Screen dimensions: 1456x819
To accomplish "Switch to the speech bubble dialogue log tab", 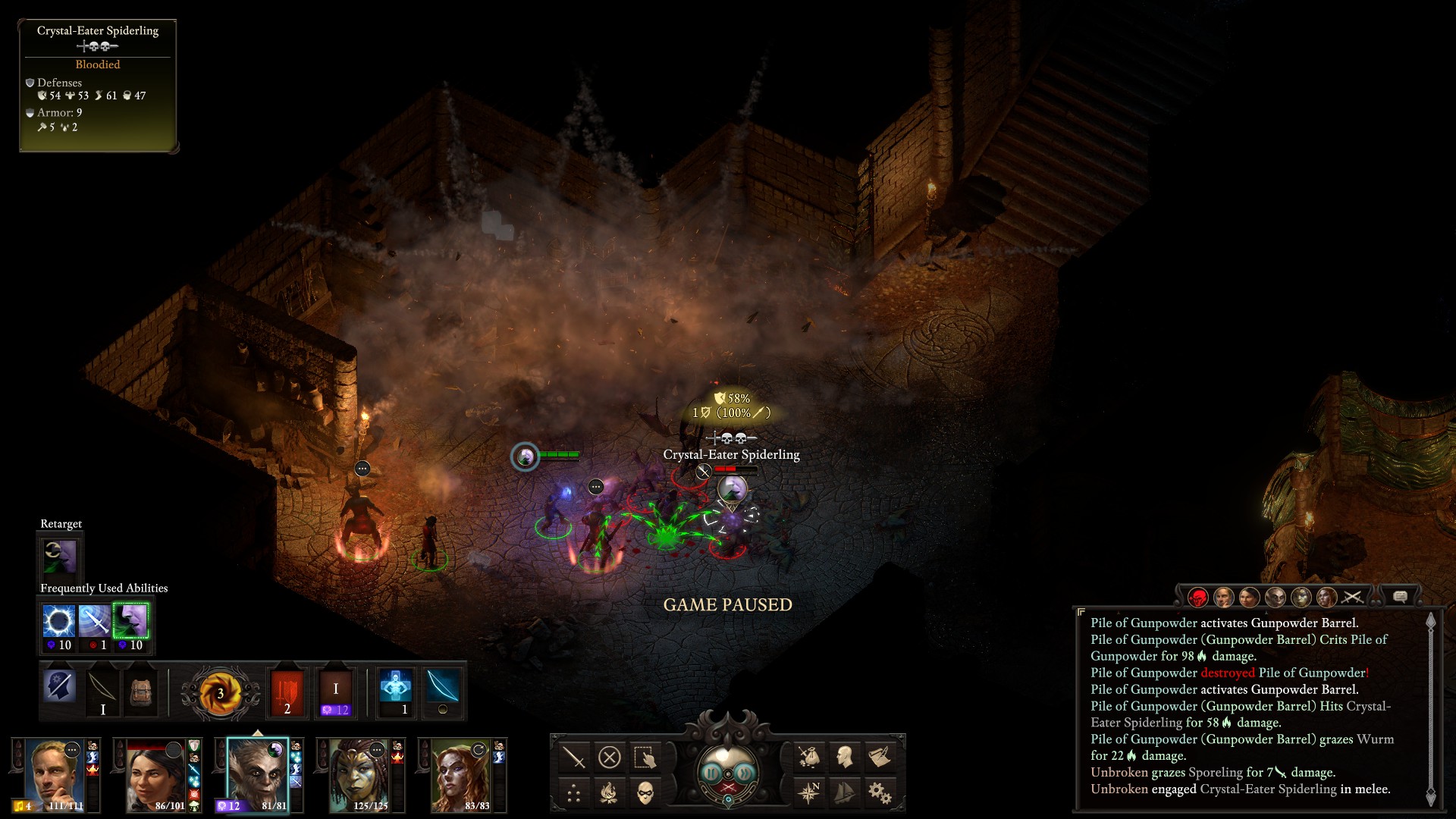I will (1400, 598).
